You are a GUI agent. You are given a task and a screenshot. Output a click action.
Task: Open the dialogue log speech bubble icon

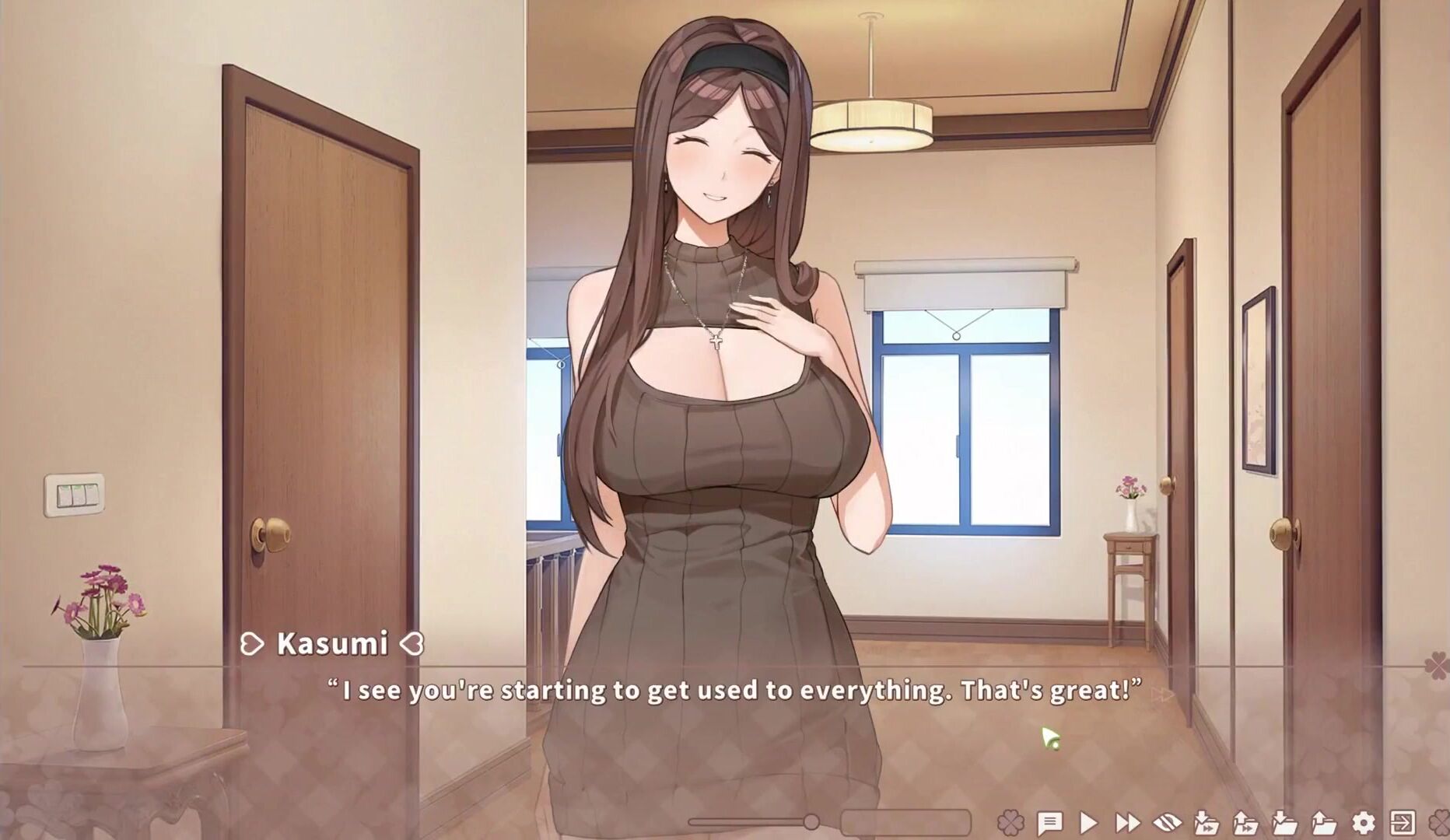[x=1049, y=822]
